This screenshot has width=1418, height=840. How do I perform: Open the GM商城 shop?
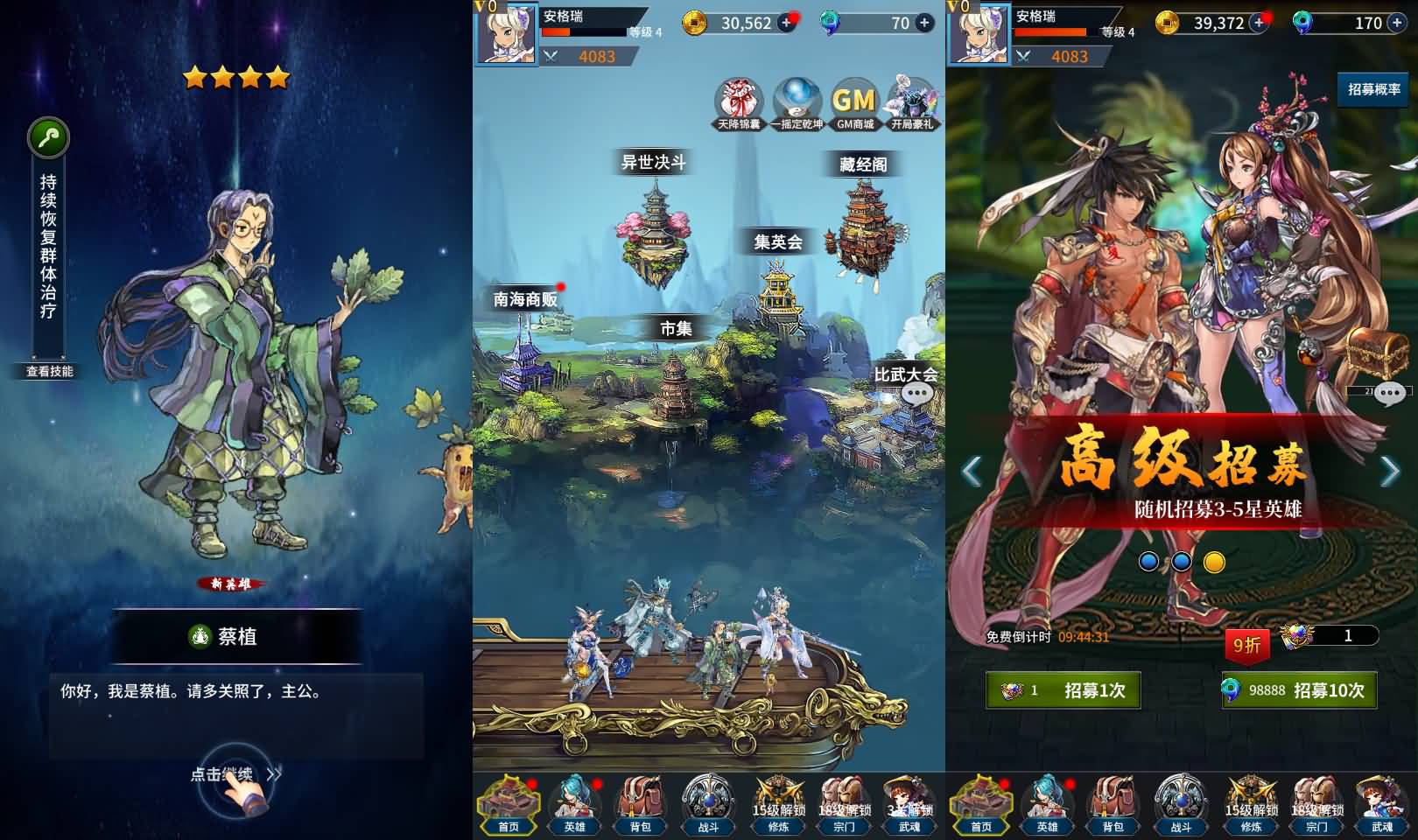click(x=854, y=104)
